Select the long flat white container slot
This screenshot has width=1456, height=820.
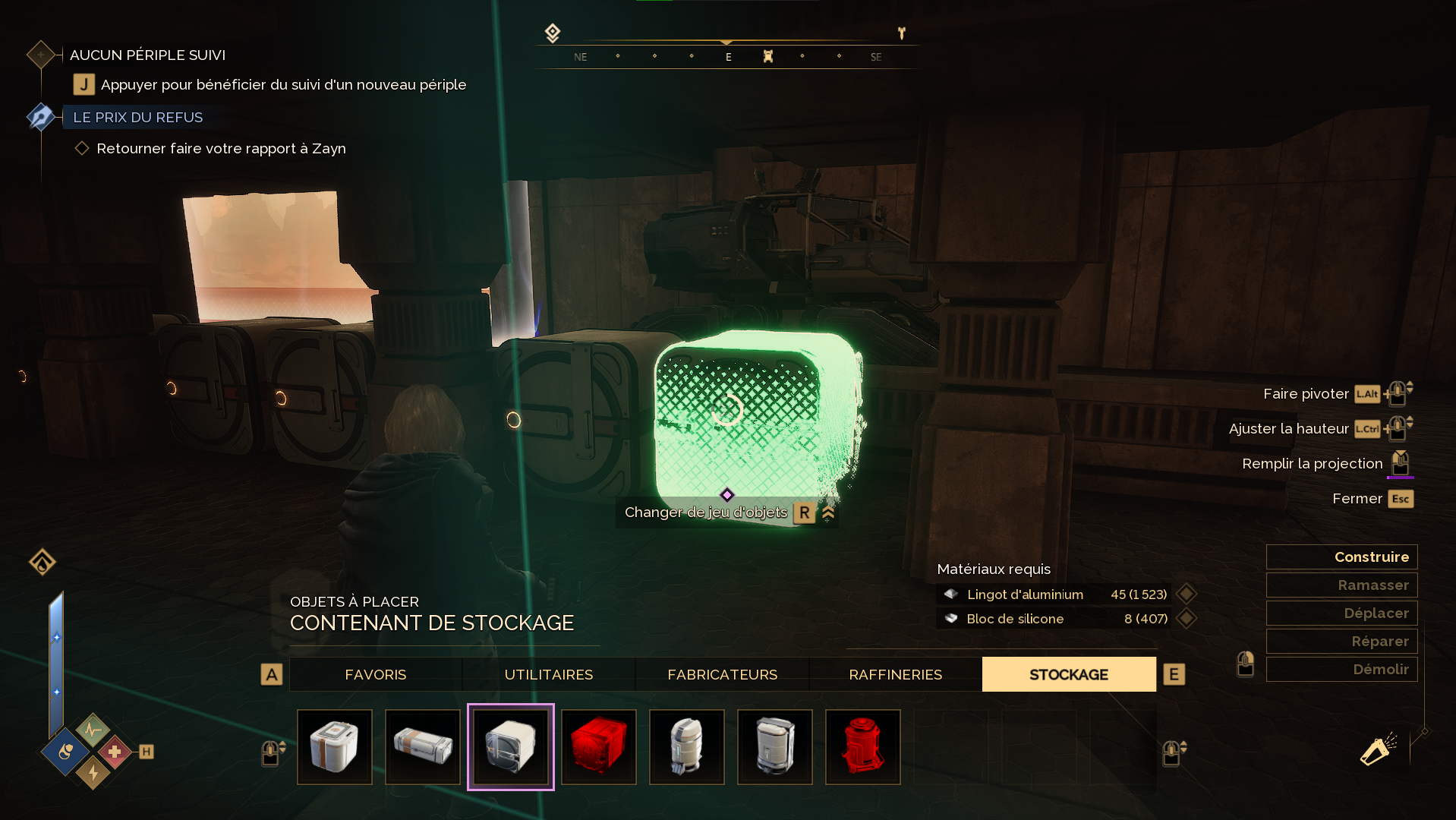[423, 747]
